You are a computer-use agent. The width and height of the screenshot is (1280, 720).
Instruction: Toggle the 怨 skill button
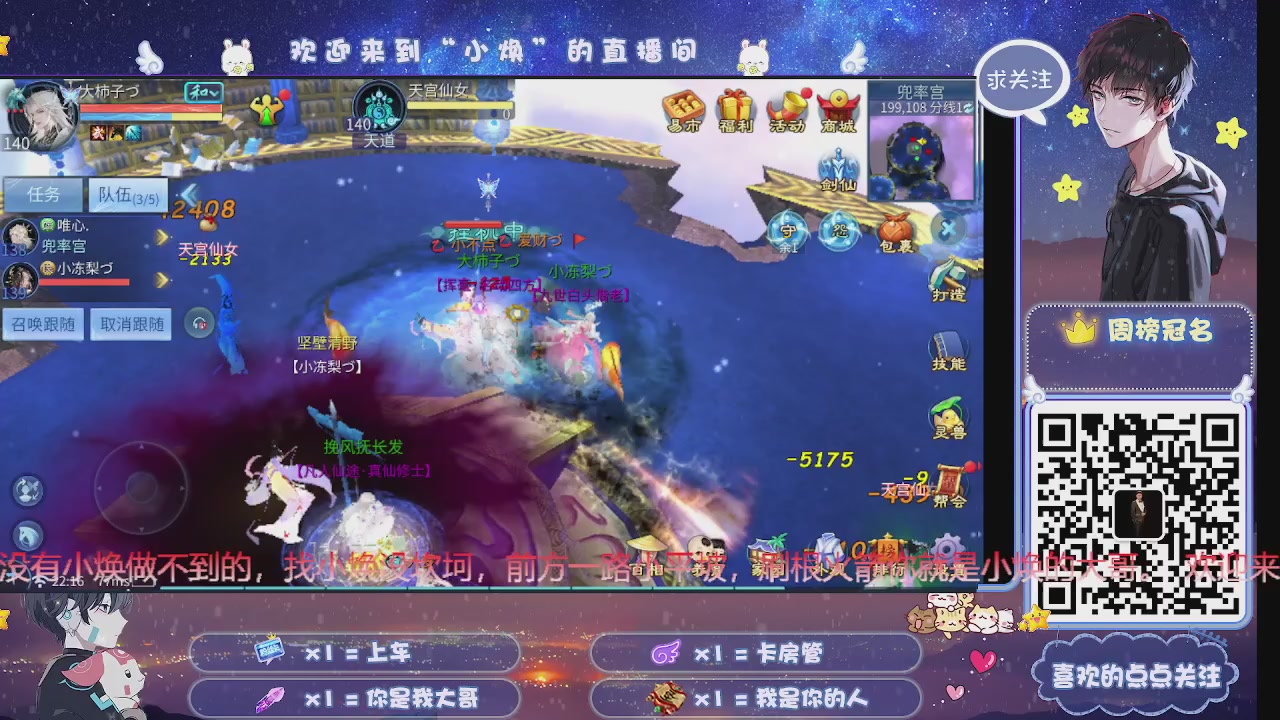pos(837,231)
